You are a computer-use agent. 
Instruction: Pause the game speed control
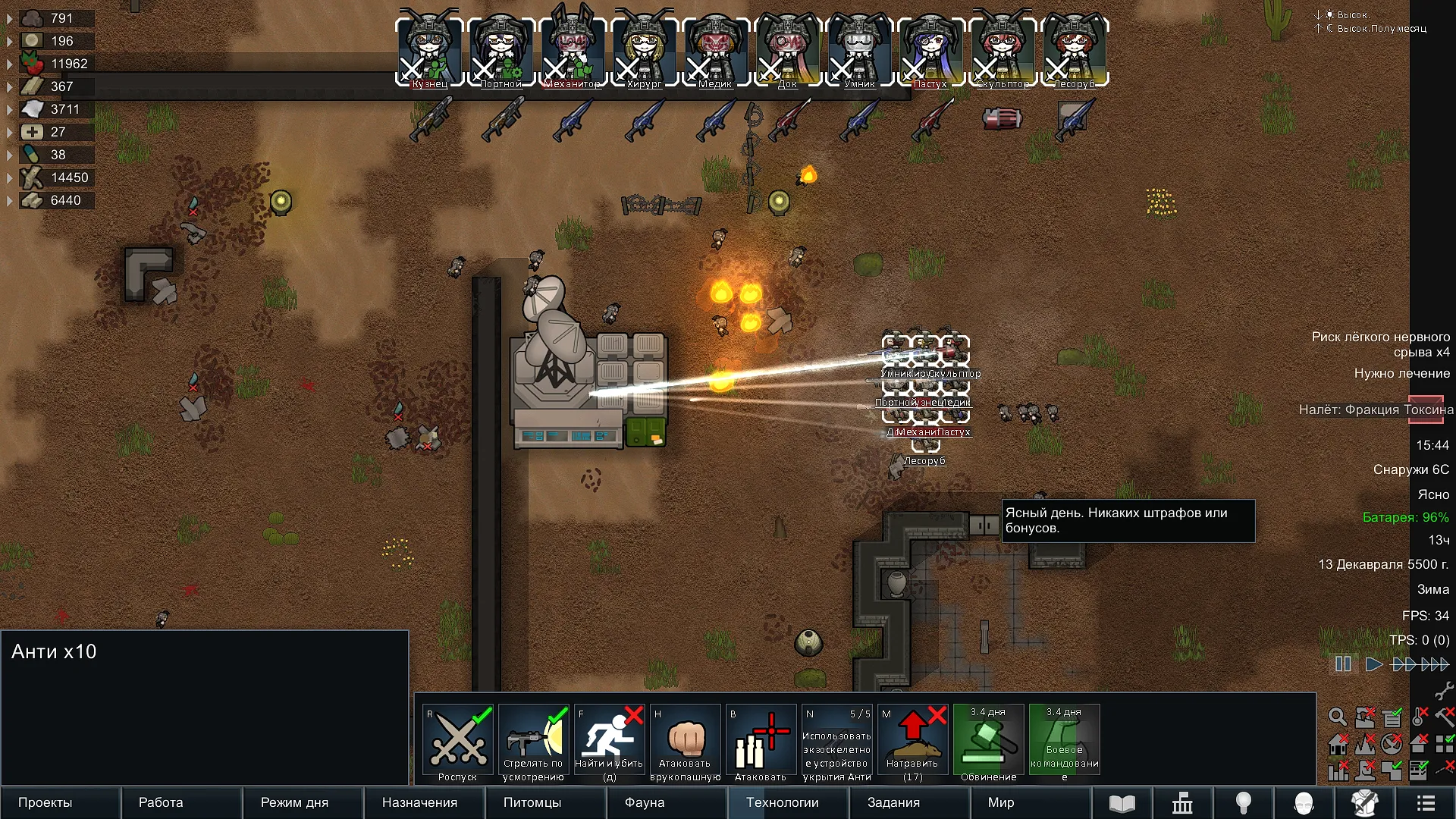pyautogui.click(x=1343, y=664)
